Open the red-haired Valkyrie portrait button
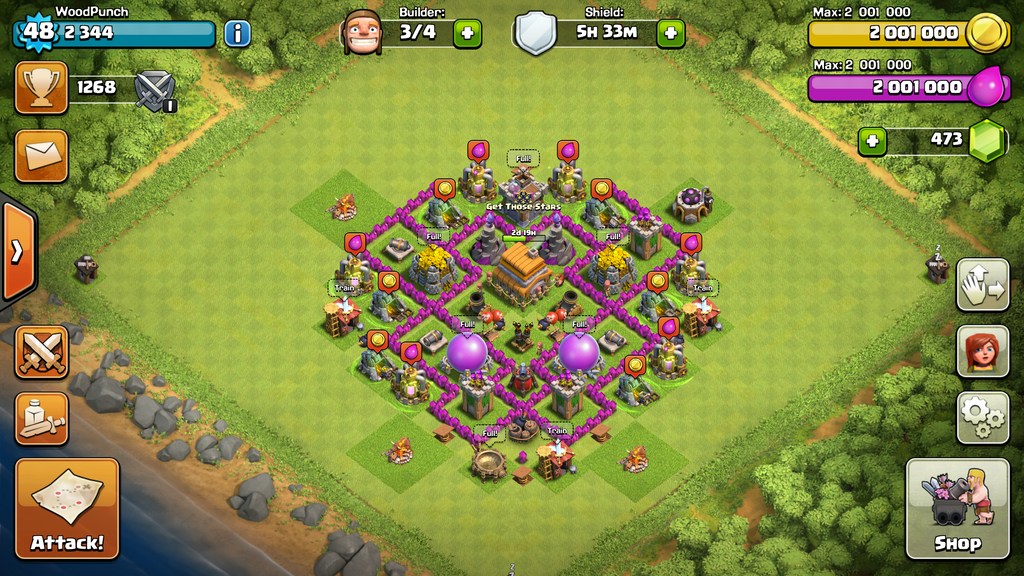This screenshot has height=576, width=1024. 982,351
